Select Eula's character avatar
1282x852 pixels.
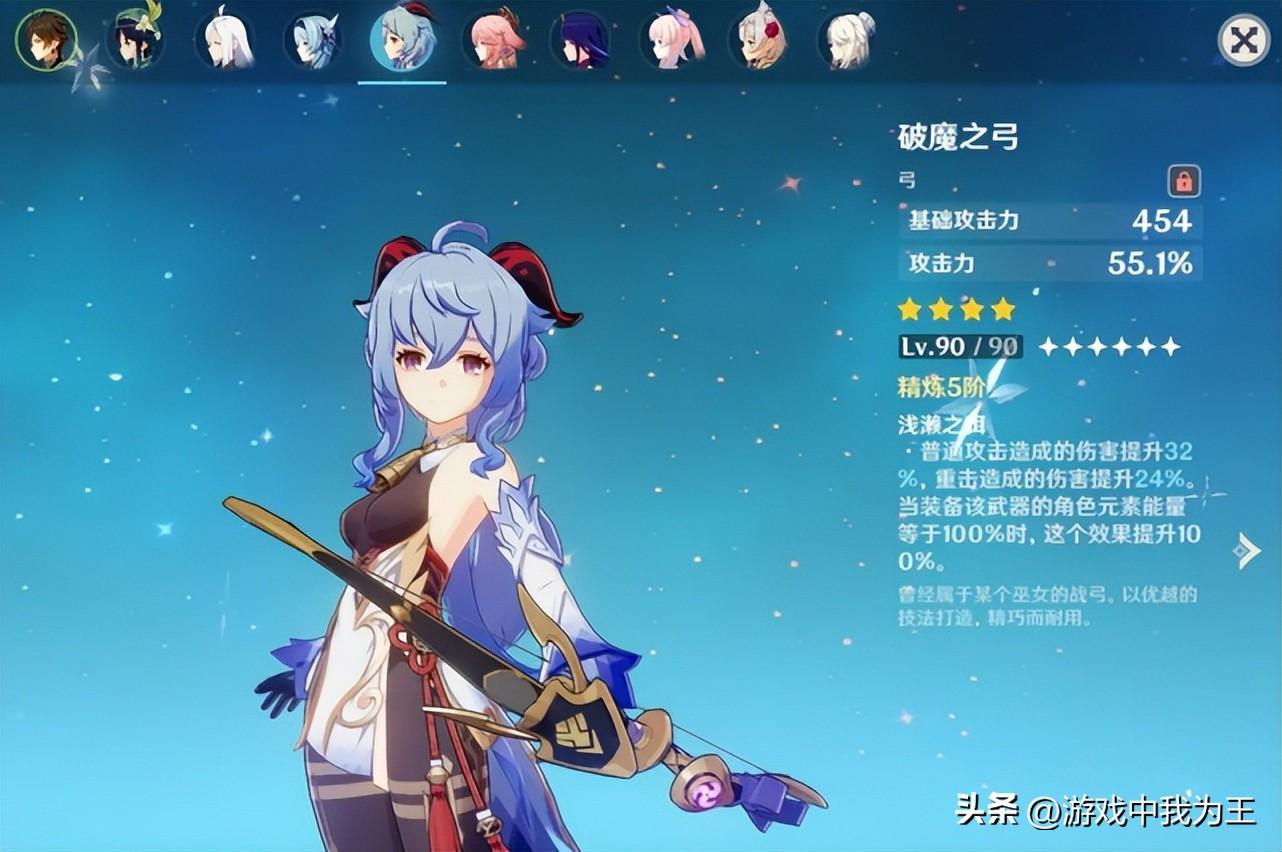(311, 40)
